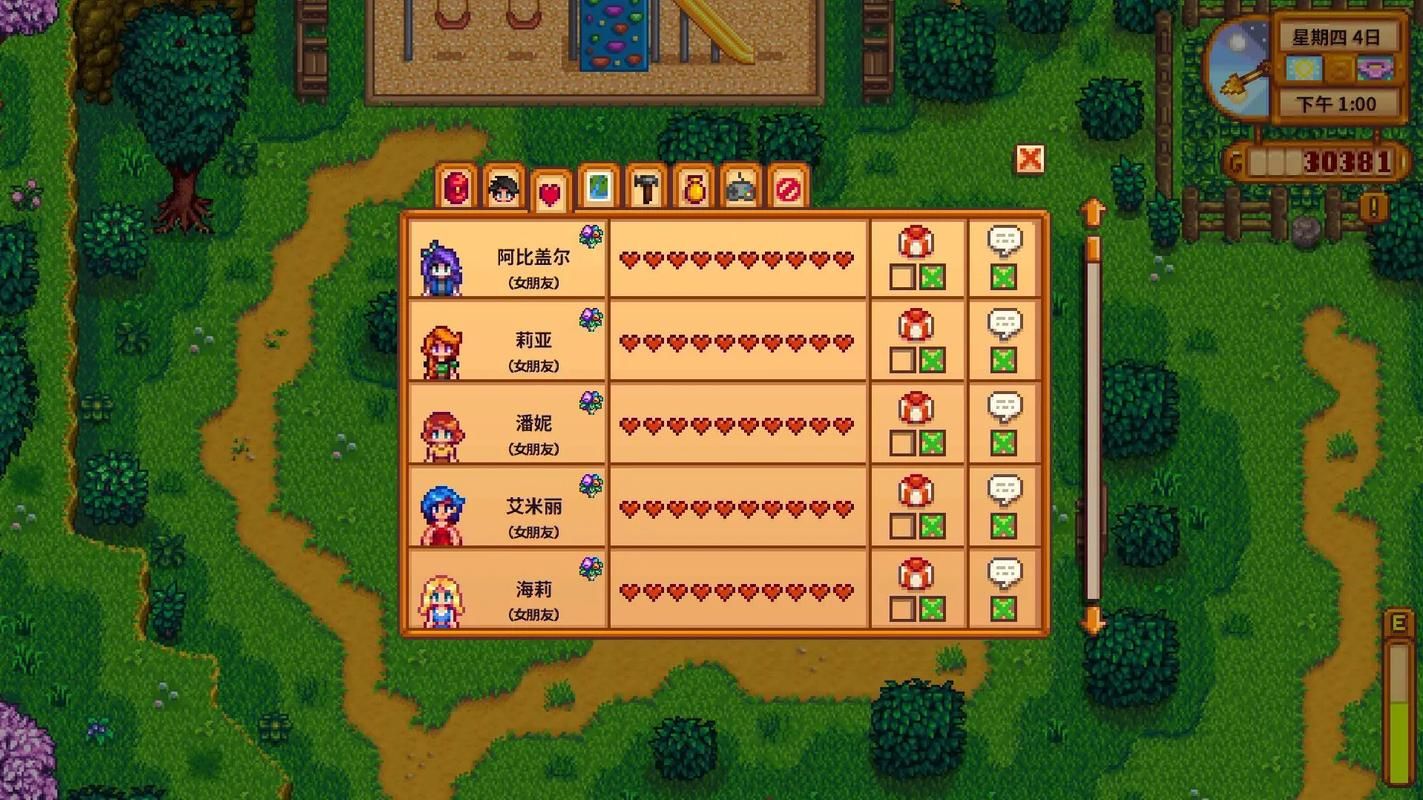Click the scroll-down arrow of the list
The image size is (1423, 800).
coord(1093,621)
